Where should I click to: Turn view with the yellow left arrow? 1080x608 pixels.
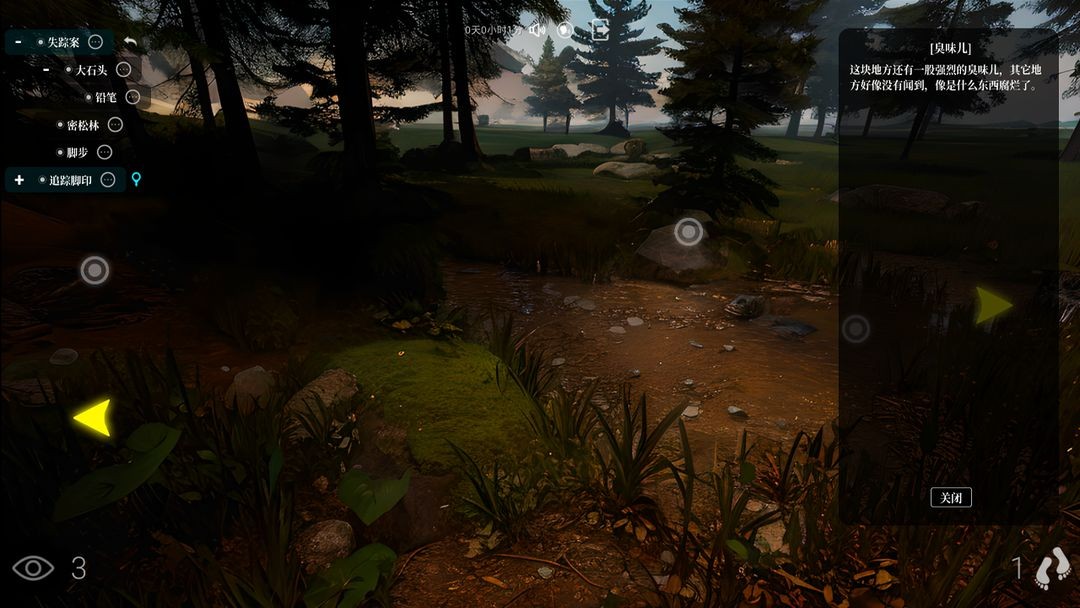(x=93, y=417)
